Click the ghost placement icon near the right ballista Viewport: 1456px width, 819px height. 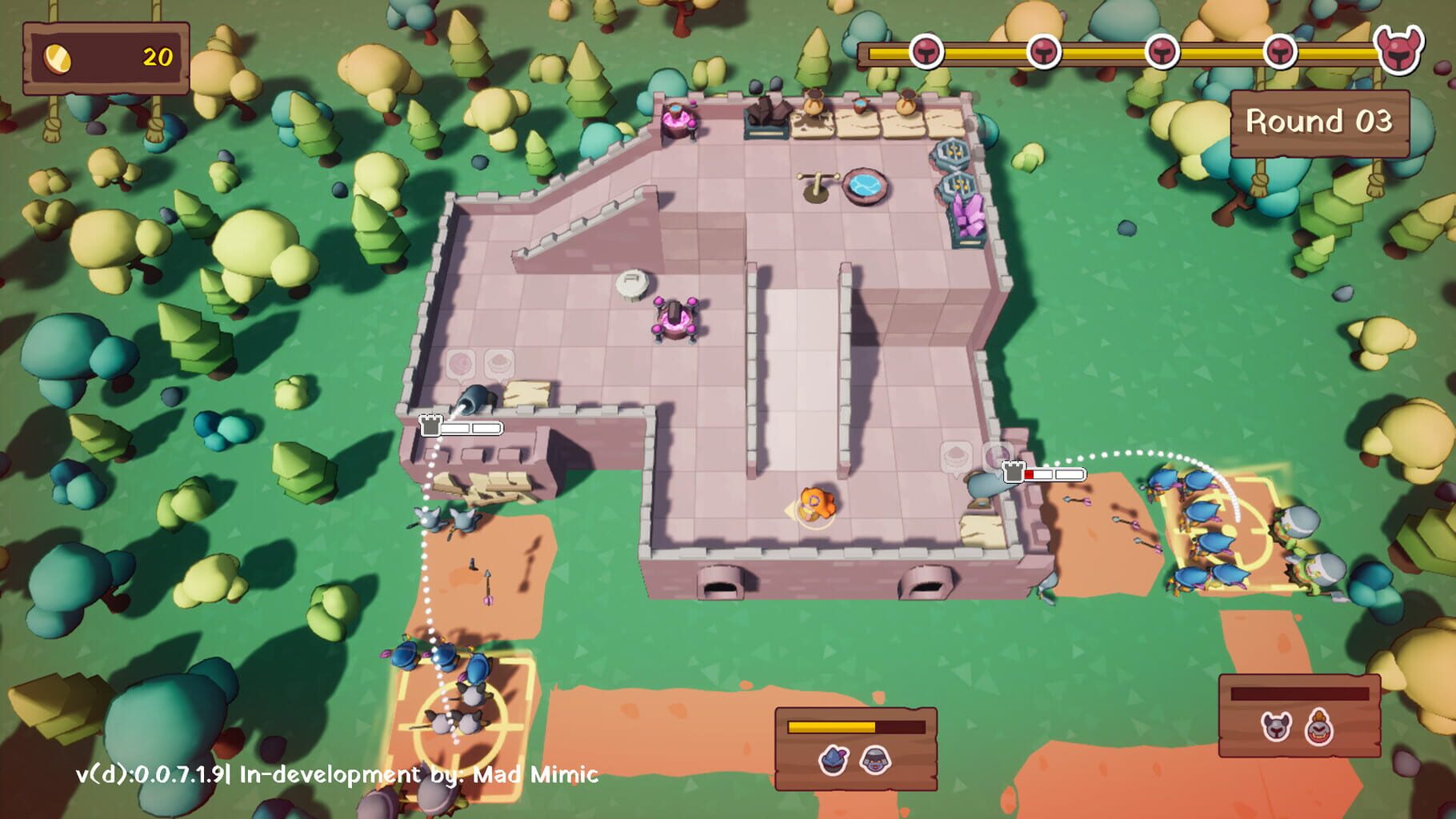(x=955, y=457)
